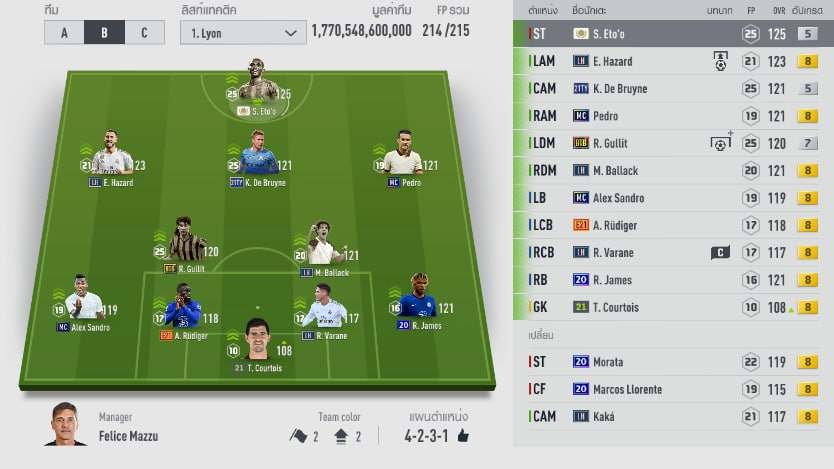Select R. Varane row in squad list
This screenshot has height=469, width=834.
point(672,252)
